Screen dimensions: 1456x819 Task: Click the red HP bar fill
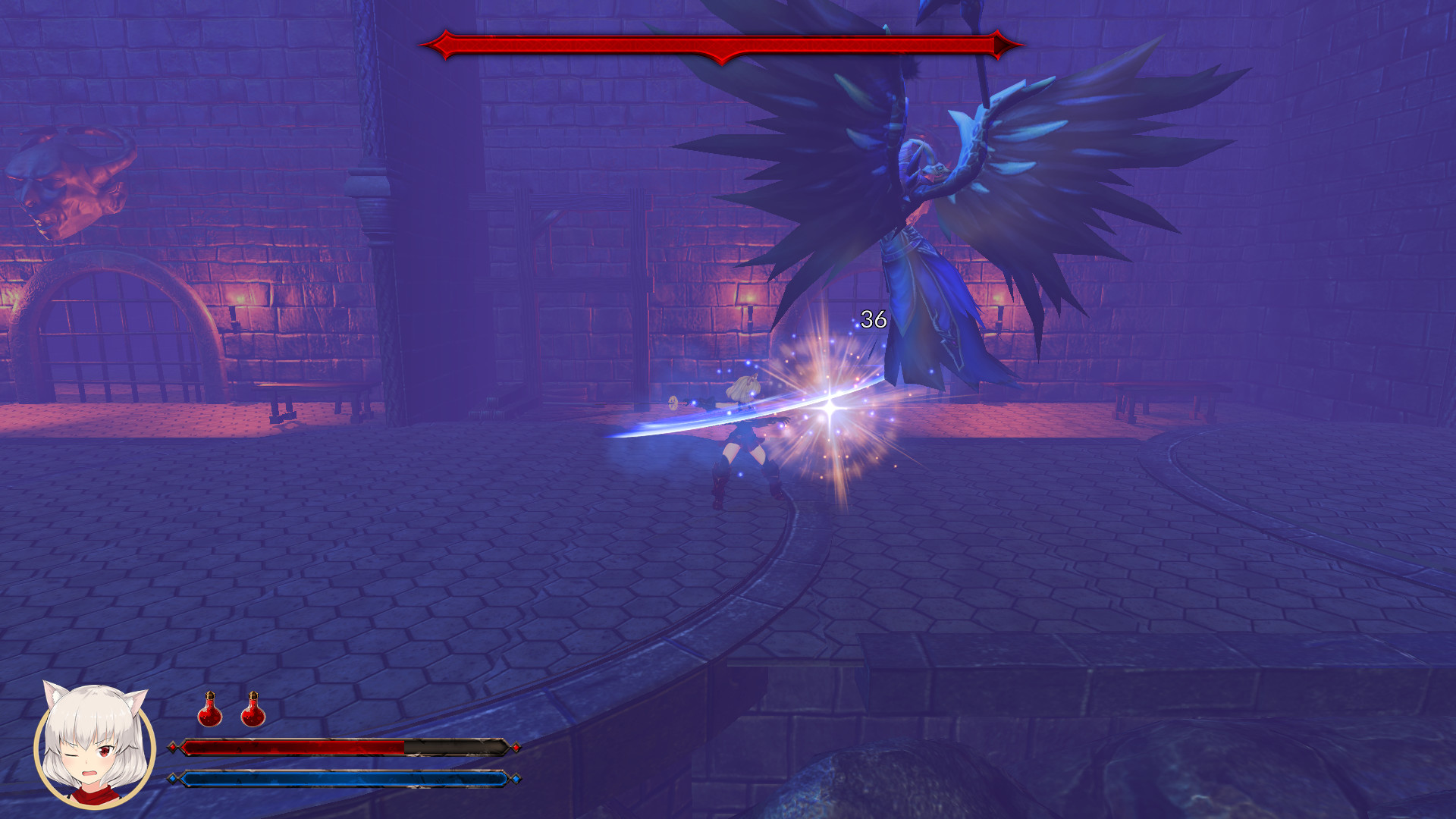click(296, 747)
